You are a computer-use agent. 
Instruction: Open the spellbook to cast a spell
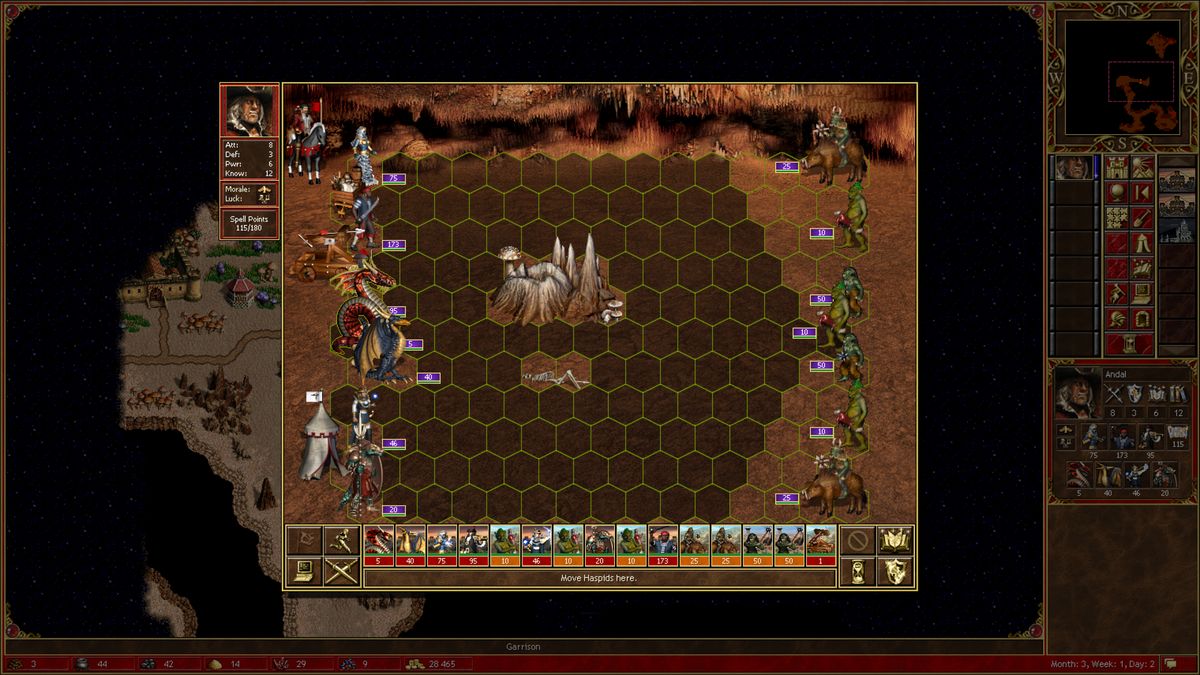click(895, 541)
